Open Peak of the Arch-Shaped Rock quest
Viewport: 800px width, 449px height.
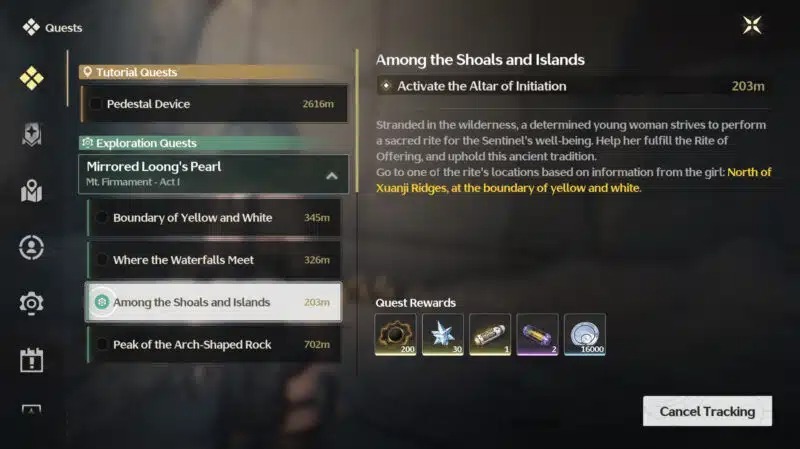[x=213, y=345]
